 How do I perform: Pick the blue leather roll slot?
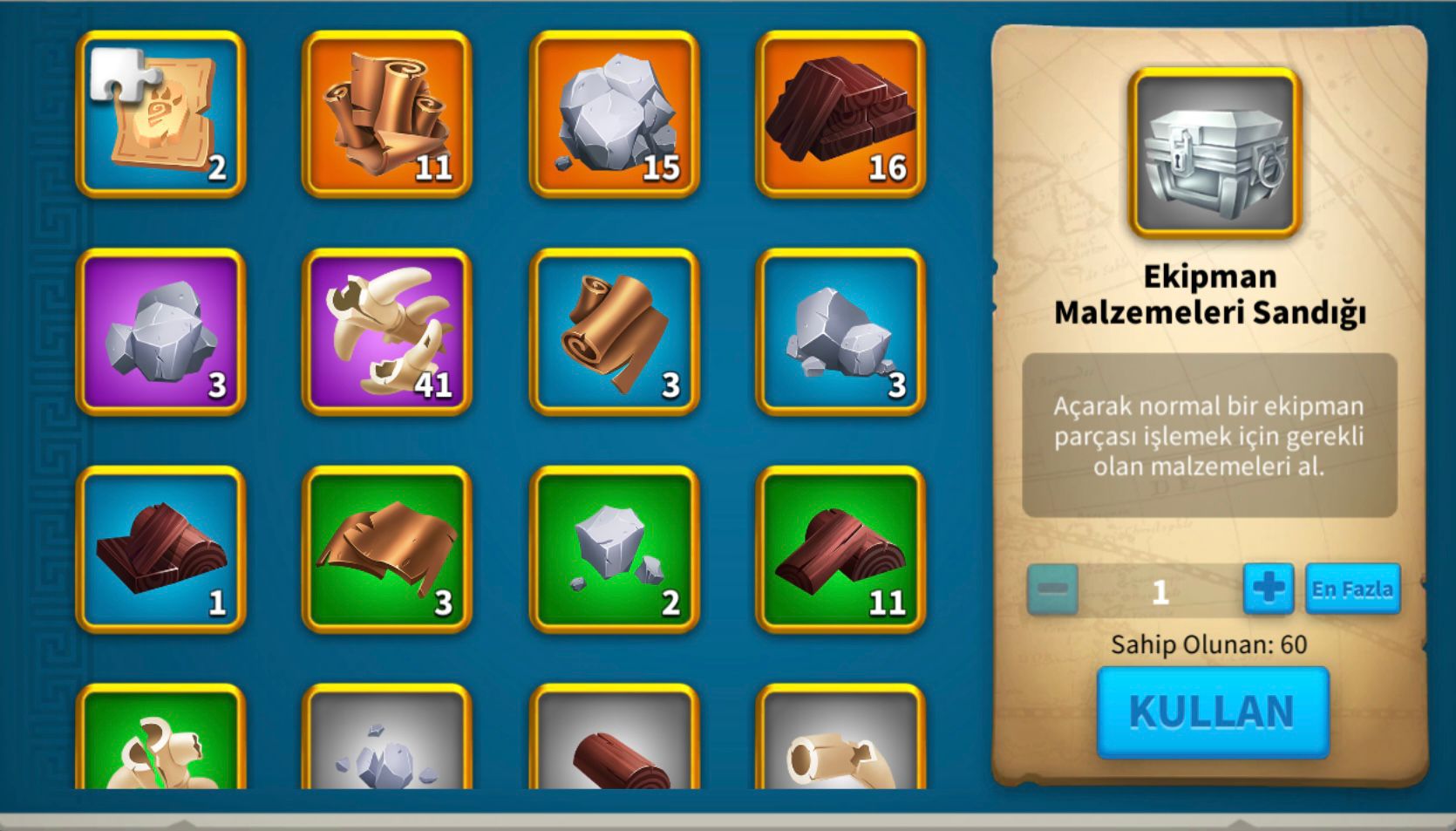click(614, 331)
